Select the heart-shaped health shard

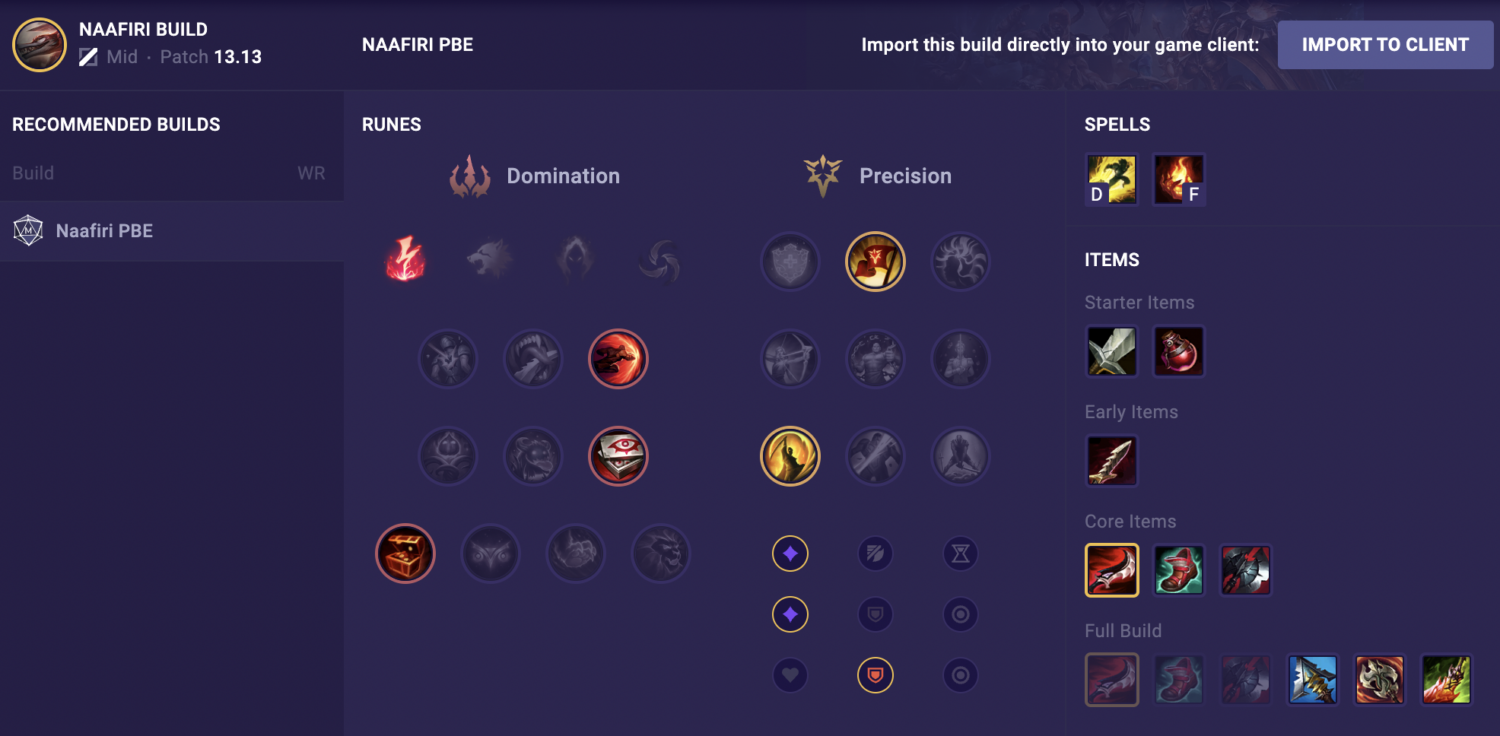790,675
